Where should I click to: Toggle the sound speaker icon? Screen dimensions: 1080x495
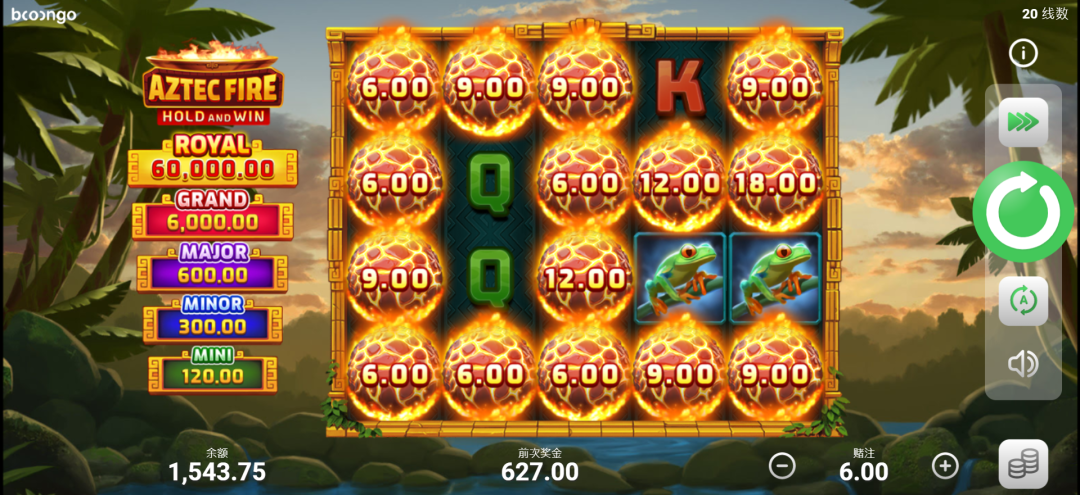[1023, 364]
